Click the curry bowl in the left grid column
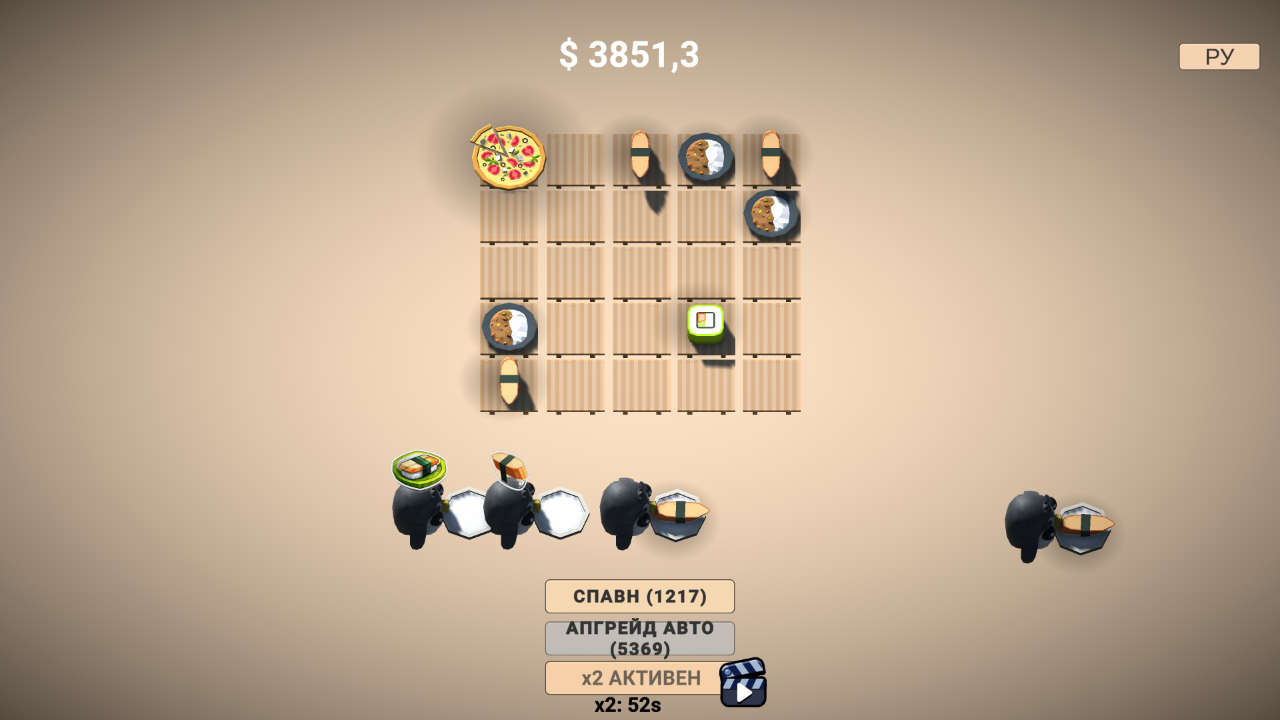 click(x=510, y=325)
